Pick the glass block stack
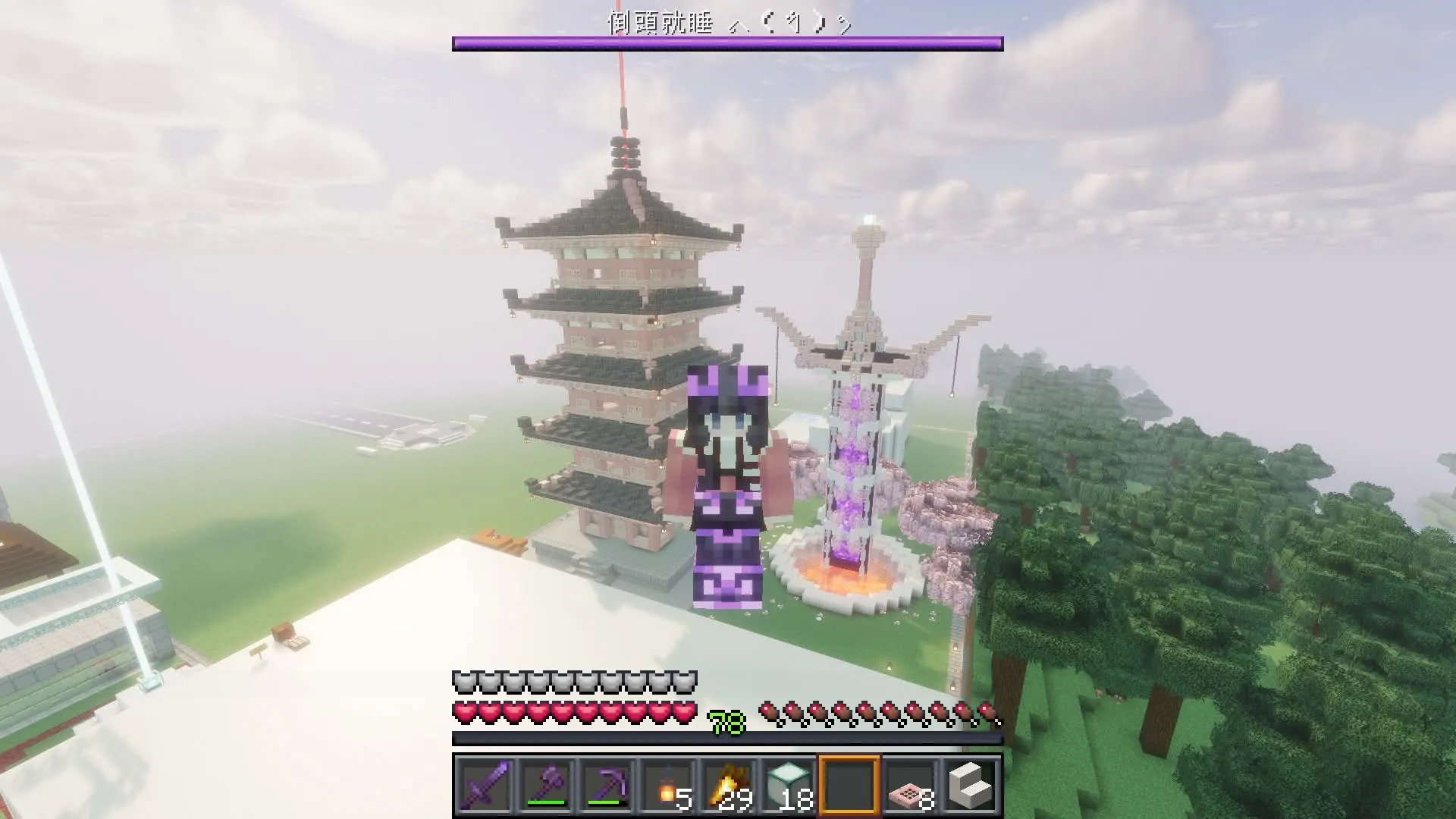This screenshot has height=819, width=1456. [x=788, y=785]
